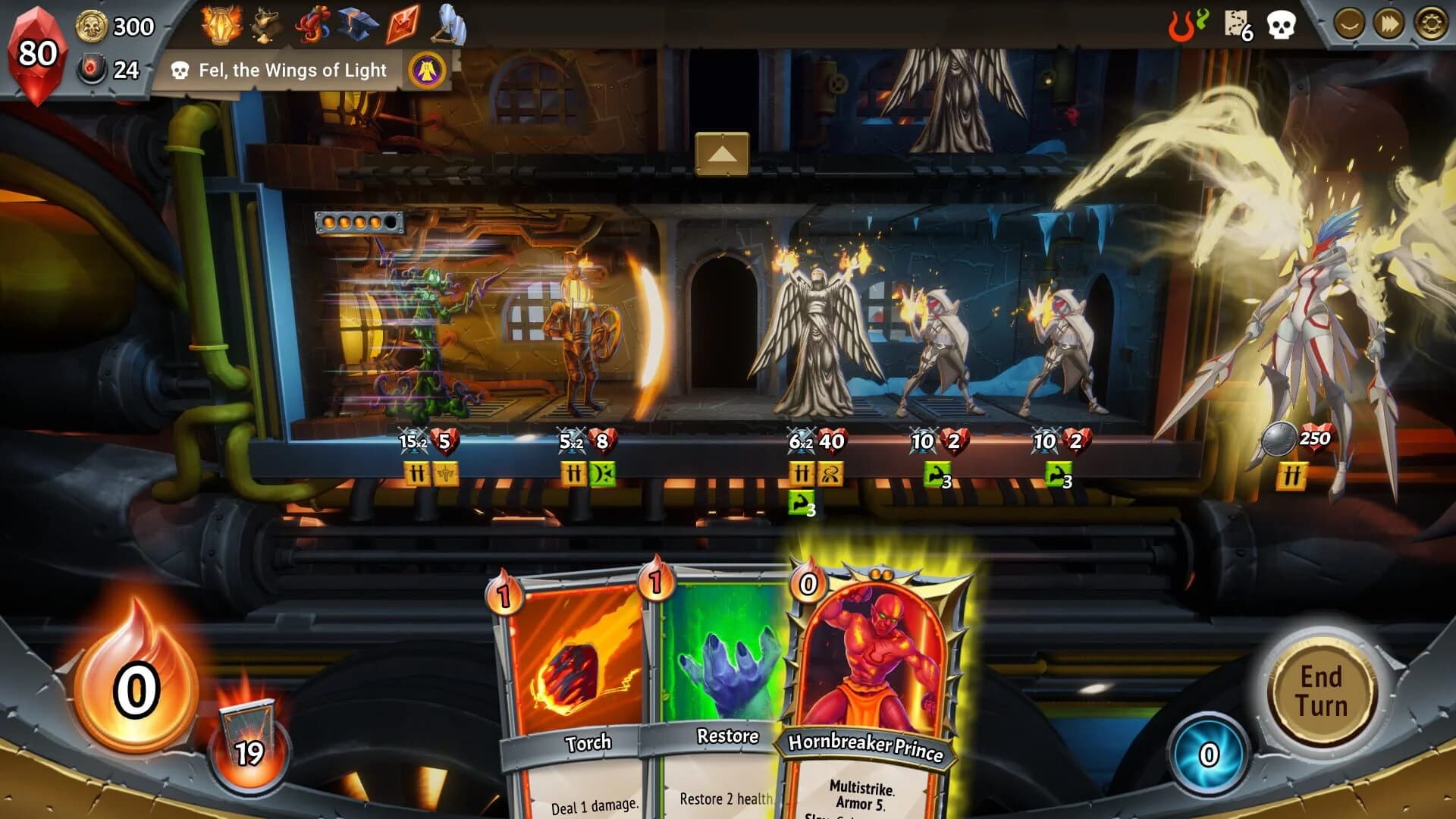Toggle battle fast-forward speed
This screenshot has height=819, width=1456.
[x=1388, y=23]
